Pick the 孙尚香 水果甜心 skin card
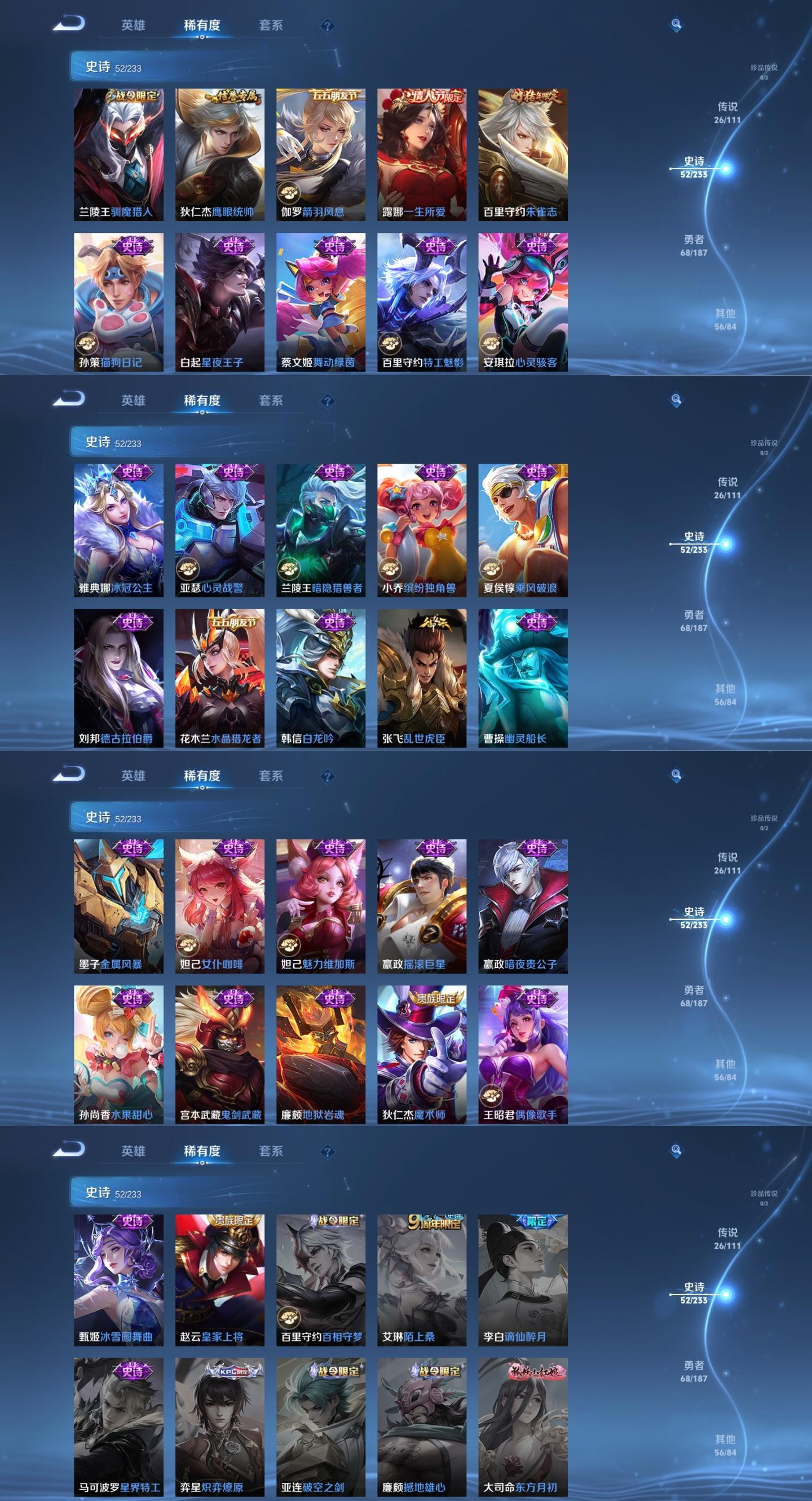 click(x=118, y=1054)
